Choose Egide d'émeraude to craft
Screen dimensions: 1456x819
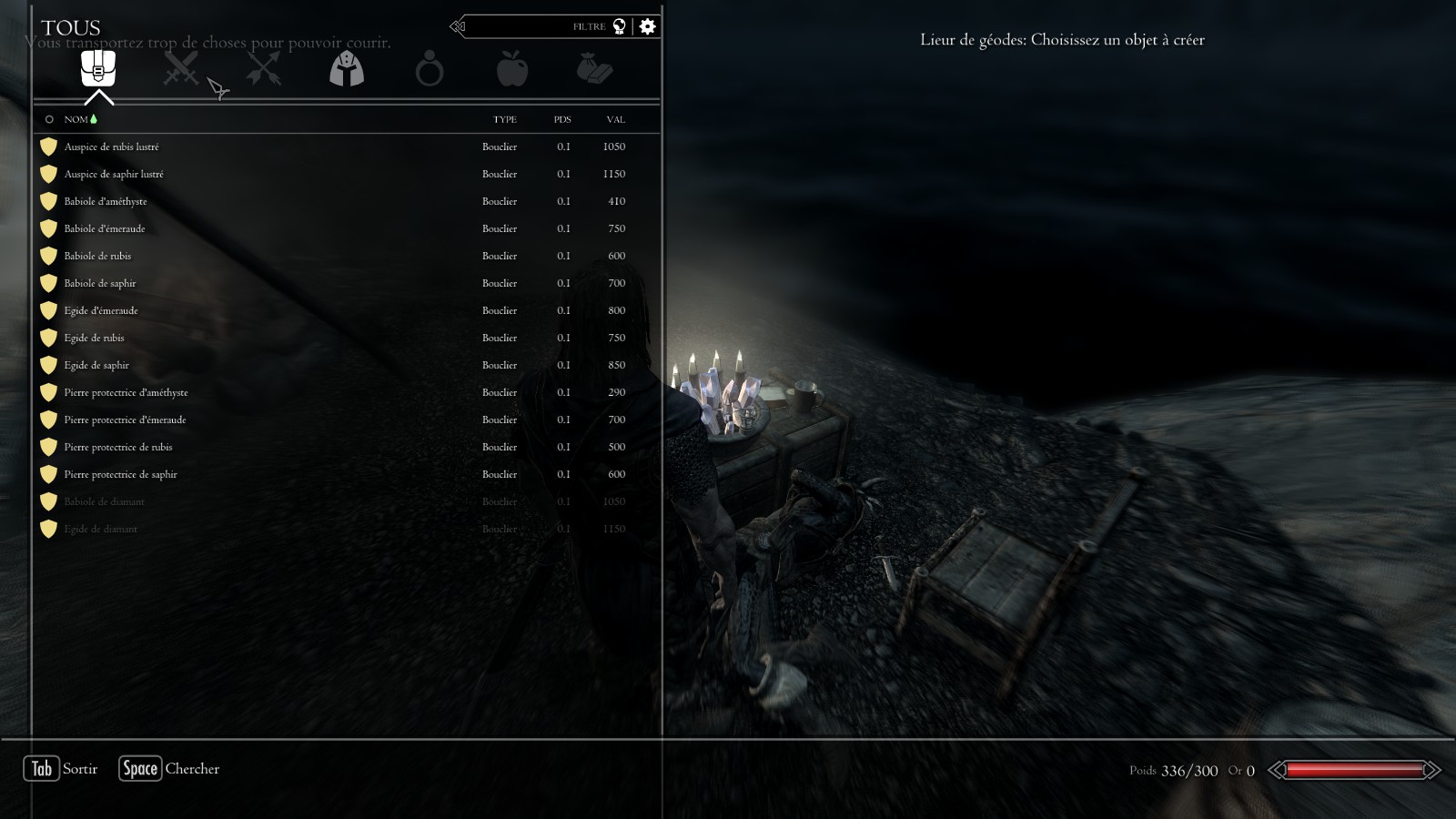101,310
